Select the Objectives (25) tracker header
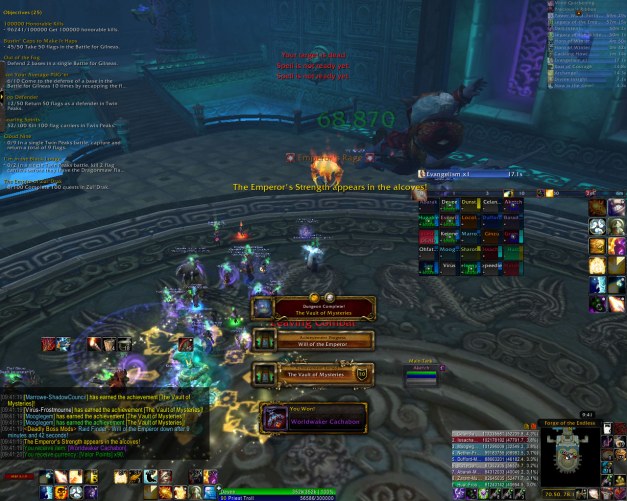The image size is (627, 501). pyautogui.click(x=24, y=12)
